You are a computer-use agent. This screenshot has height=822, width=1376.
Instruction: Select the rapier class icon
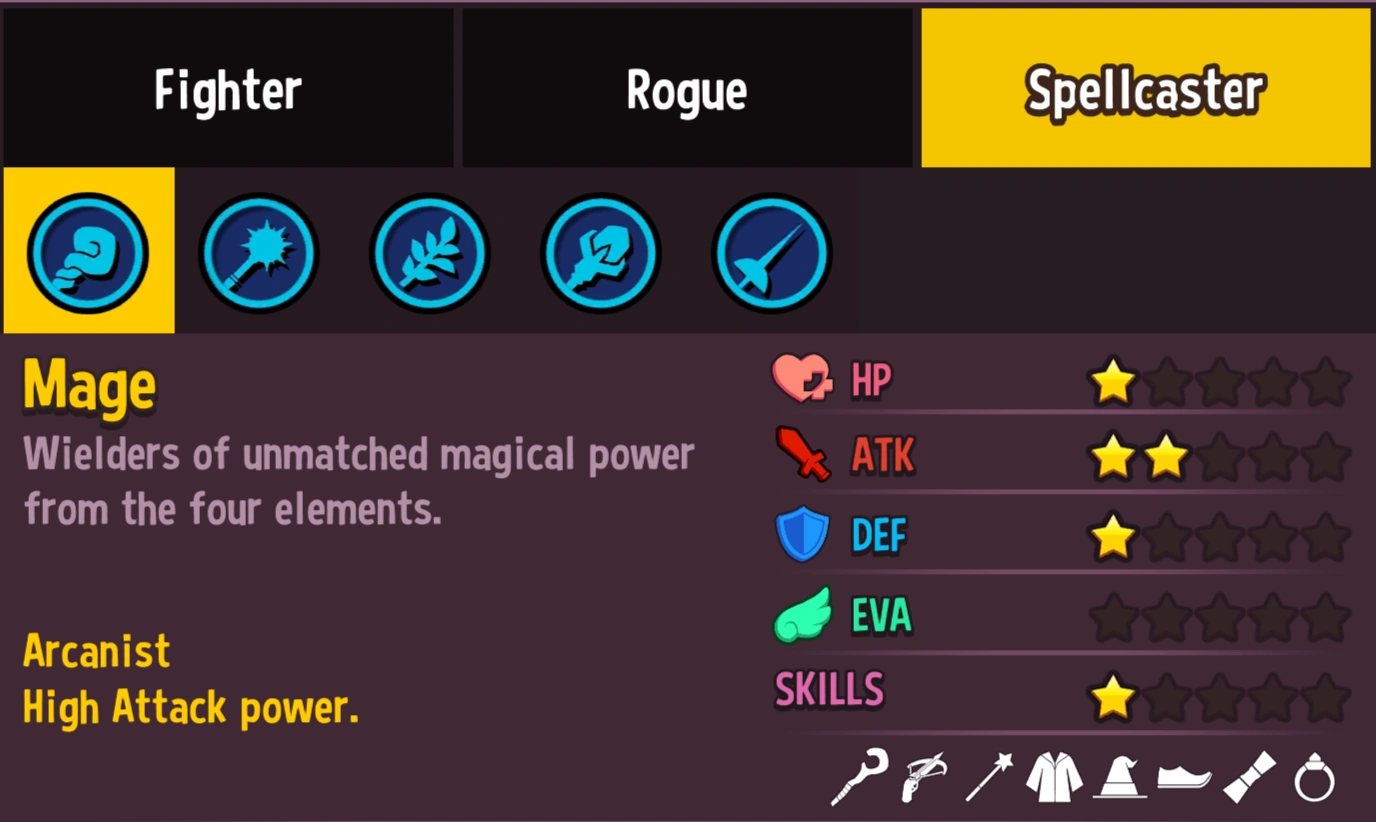770,253
